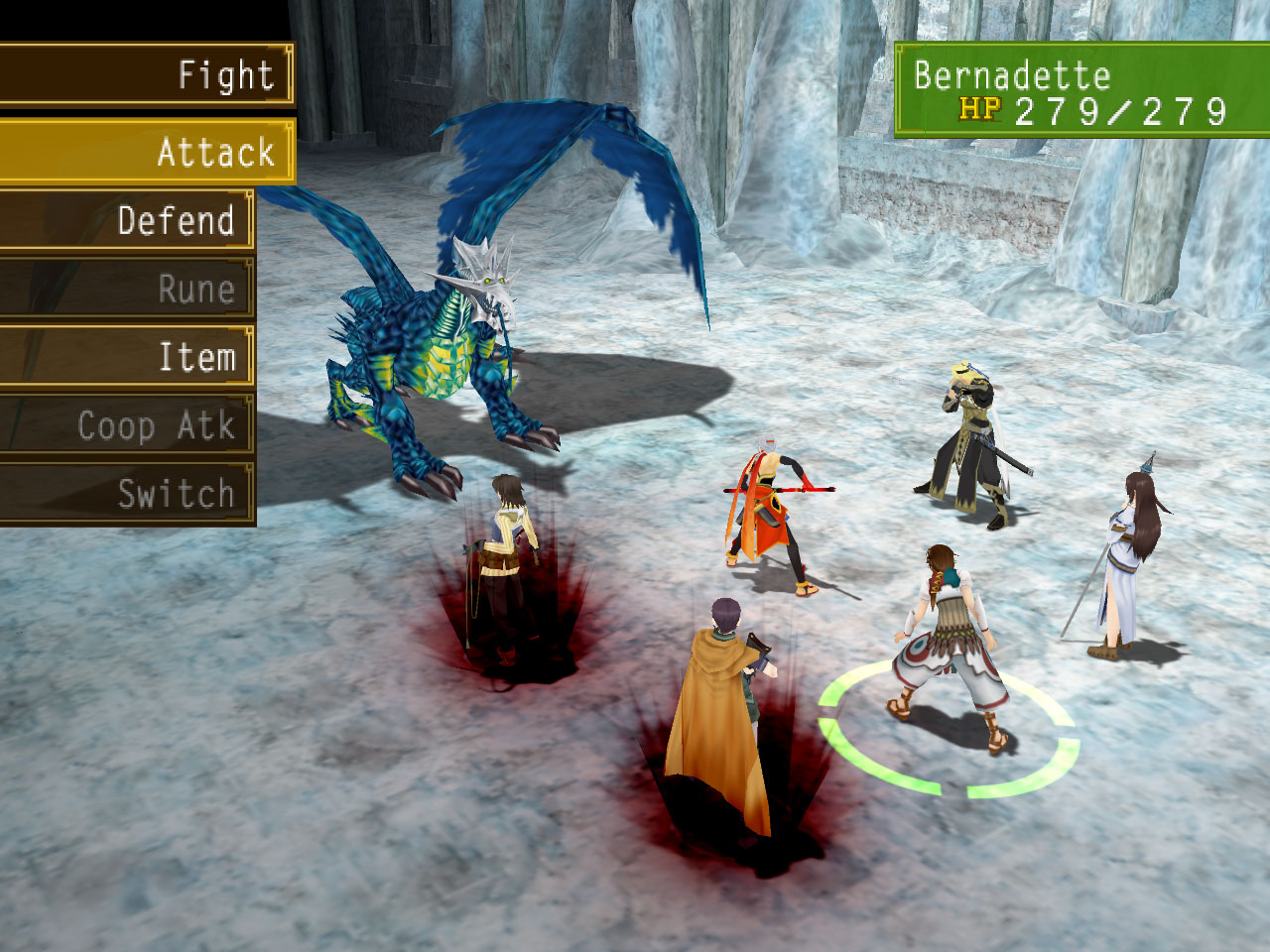Choose the Coop Atk option
Screen dimensions: 1270x952
[127, 426]
